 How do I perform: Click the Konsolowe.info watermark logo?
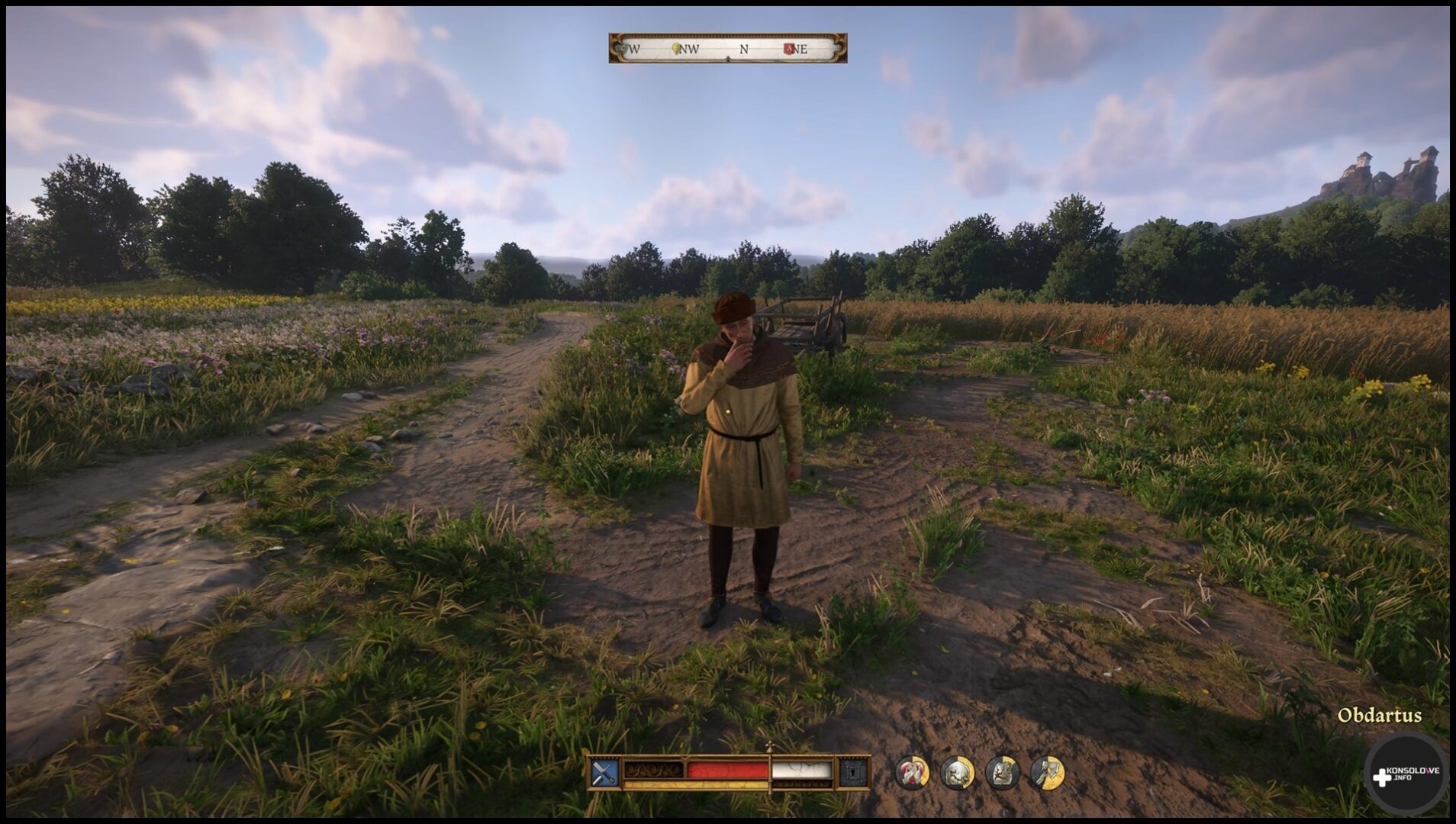click(1406, 774)
